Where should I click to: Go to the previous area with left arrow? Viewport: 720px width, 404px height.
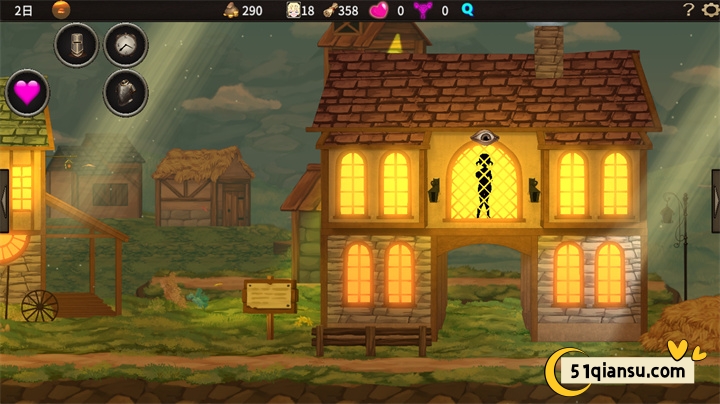point(4,192)
